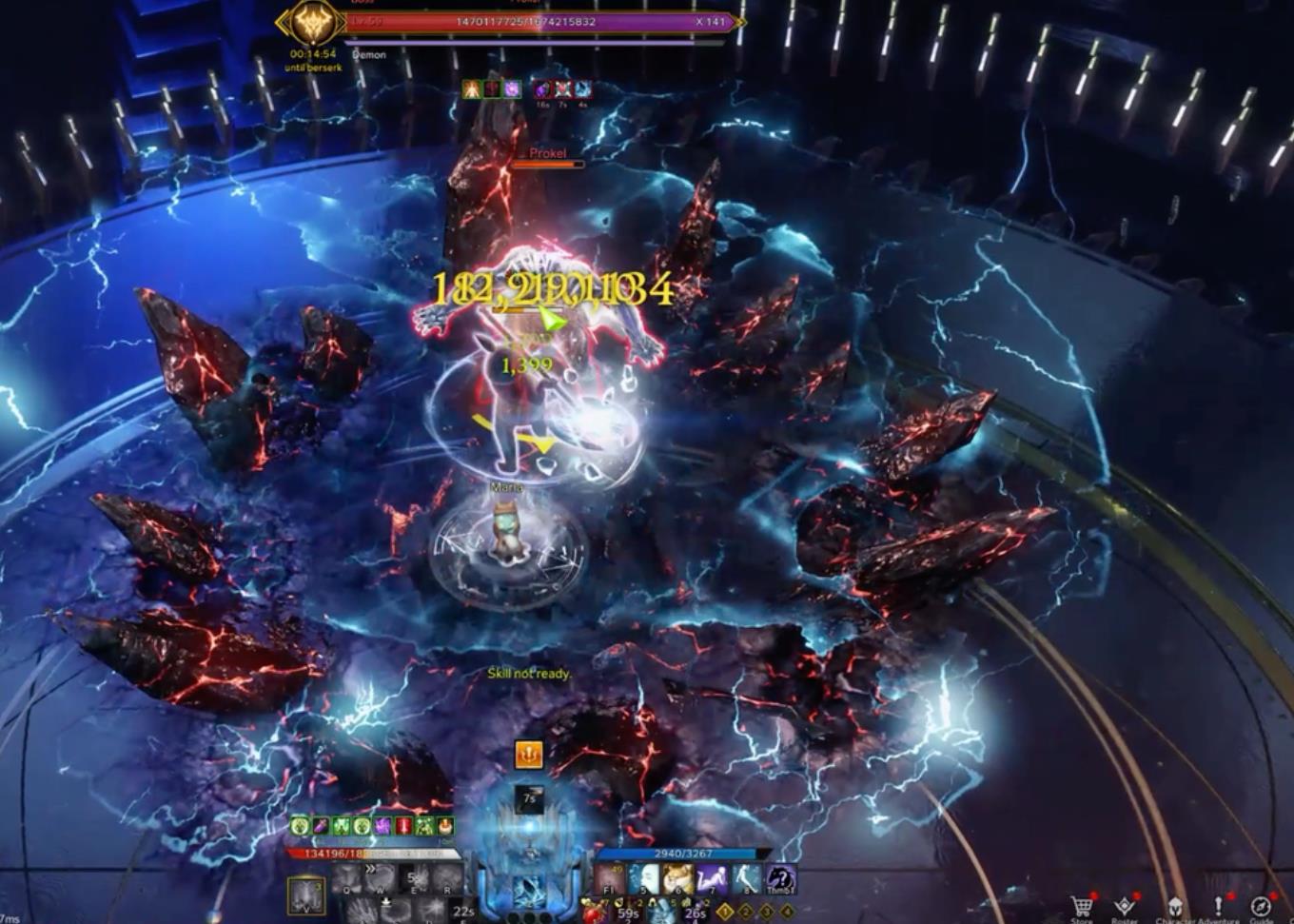The image size is (1294, 924).
Task: Trigger the running figure on slot 8
Action: pyautogui.click(x=746, y=879)
